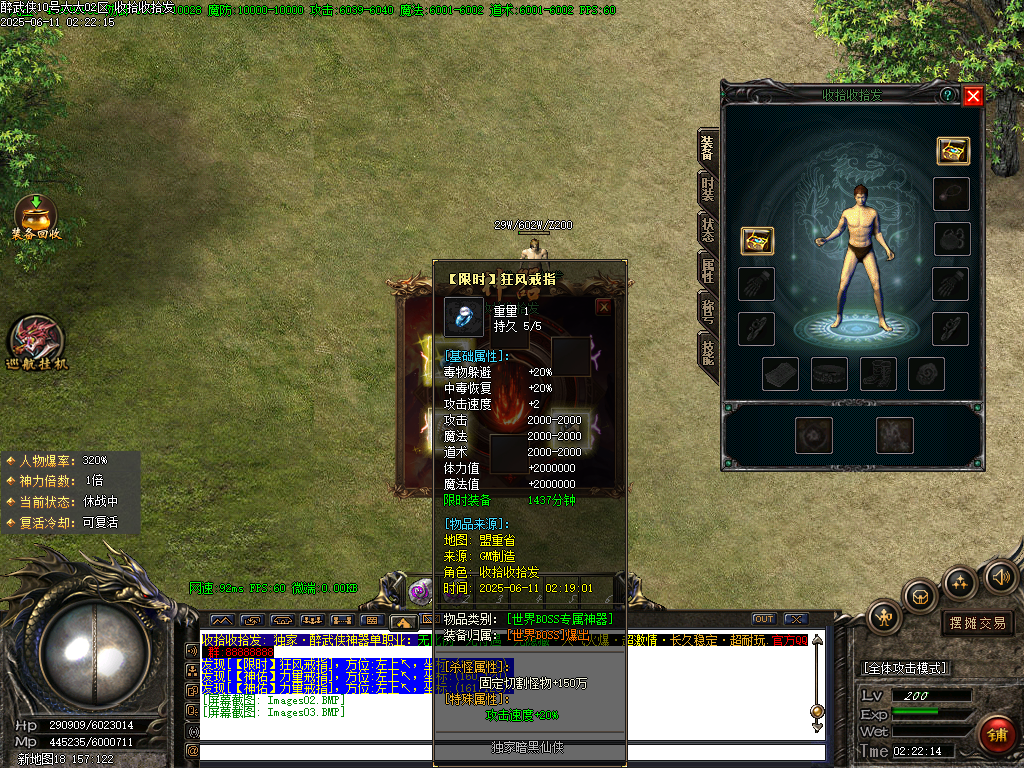The width and height of the screenshot is (1024, 768).
Task: Close the 狂风戒指 item window behind tooltip
Action: tap(604, 308)
